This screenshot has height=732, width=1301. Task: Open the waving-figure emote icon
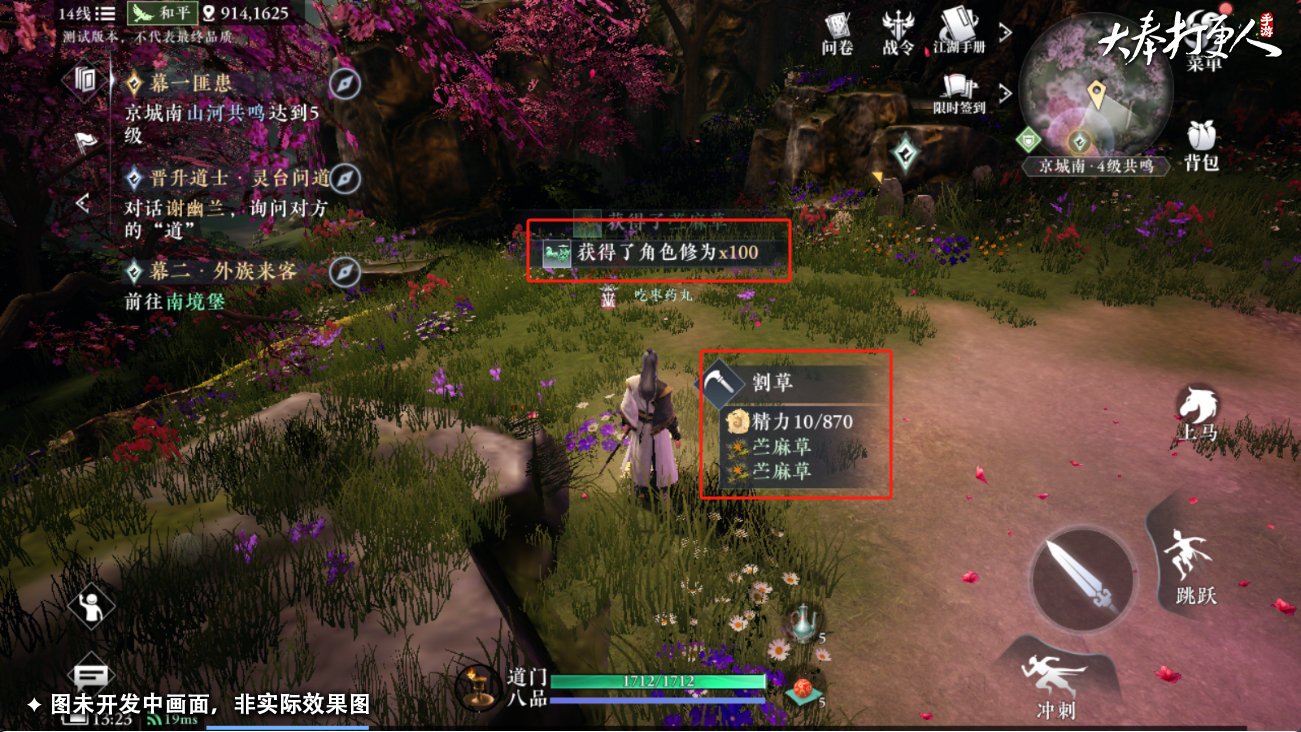[91, 604]
